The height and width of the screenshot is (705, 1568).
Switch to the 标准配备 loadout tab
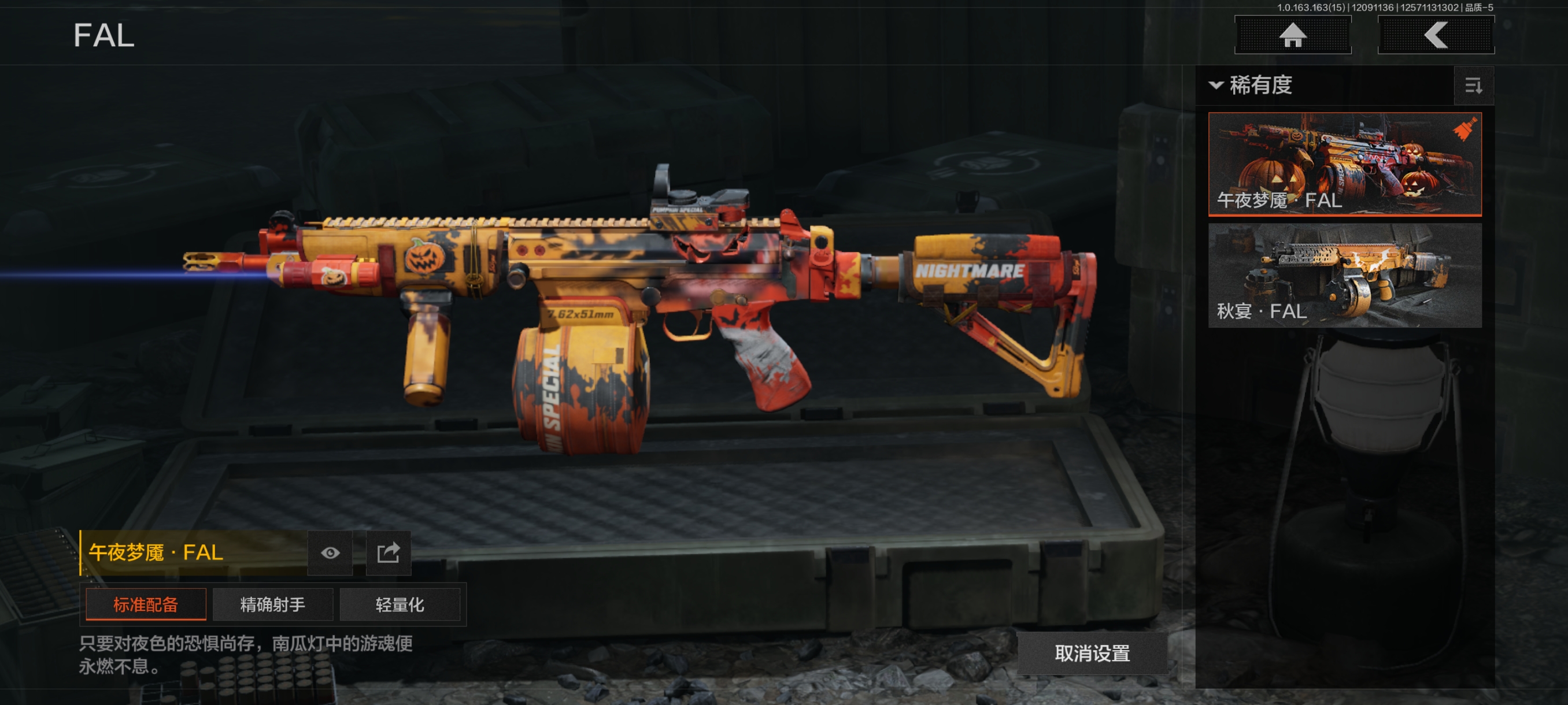coord(146,604)
